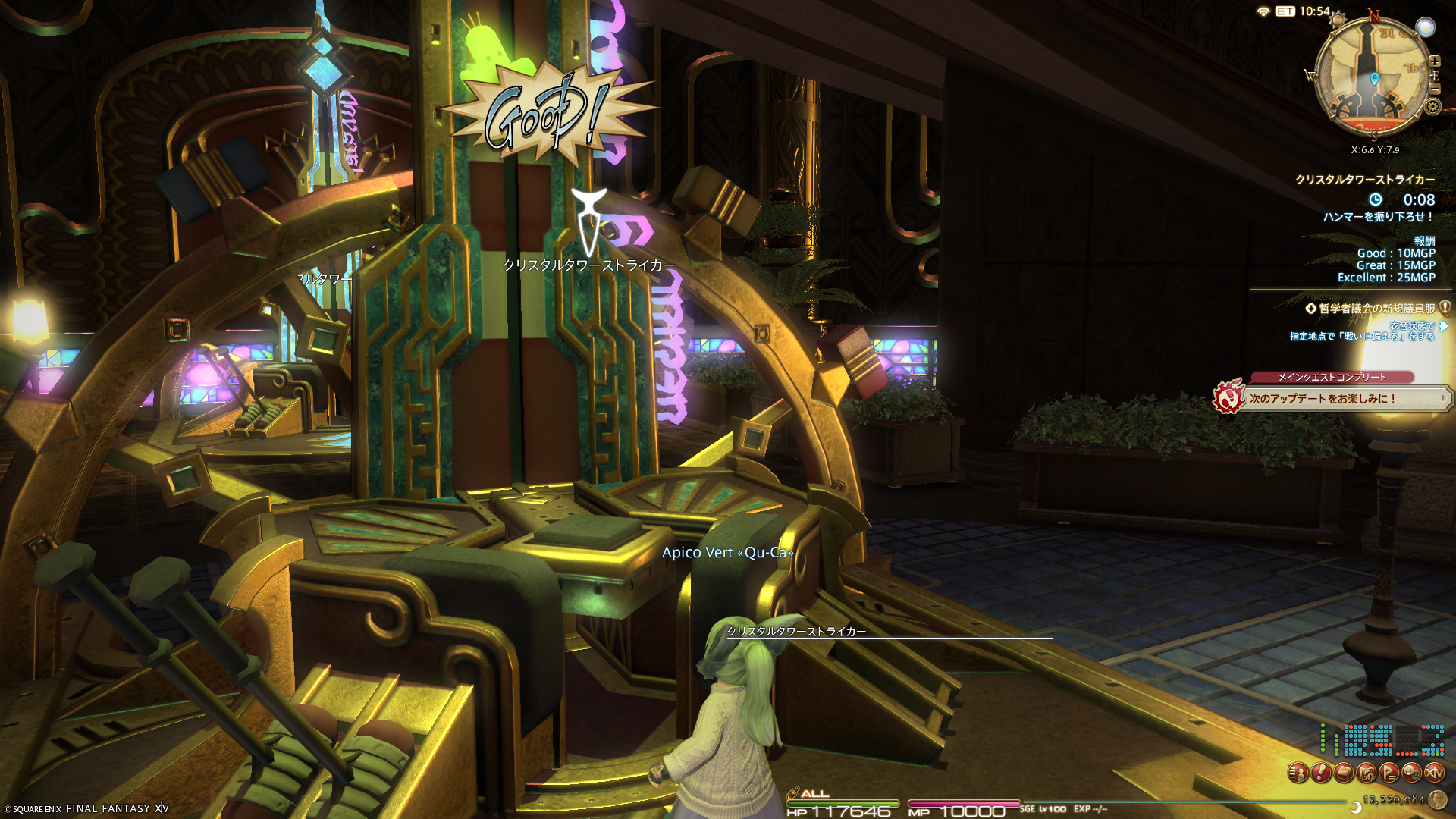Image resolution: width=1456 pixels, height=819 pixels.
Task: Open the System XIV menu icon
Action: pyautogui.click(x=1435, y=773)
